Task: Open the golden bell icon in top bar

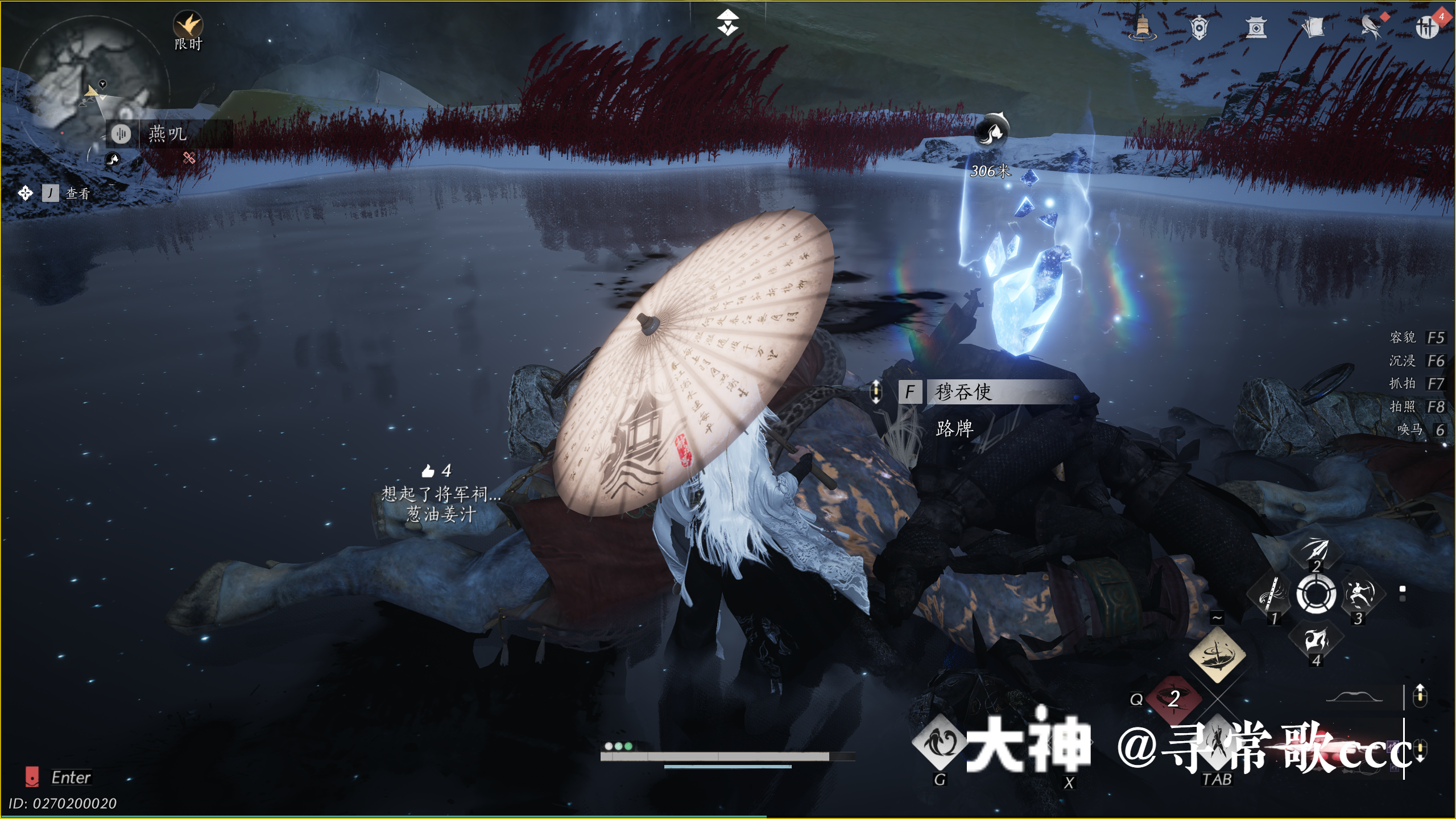Action: tap(1141, 27)
